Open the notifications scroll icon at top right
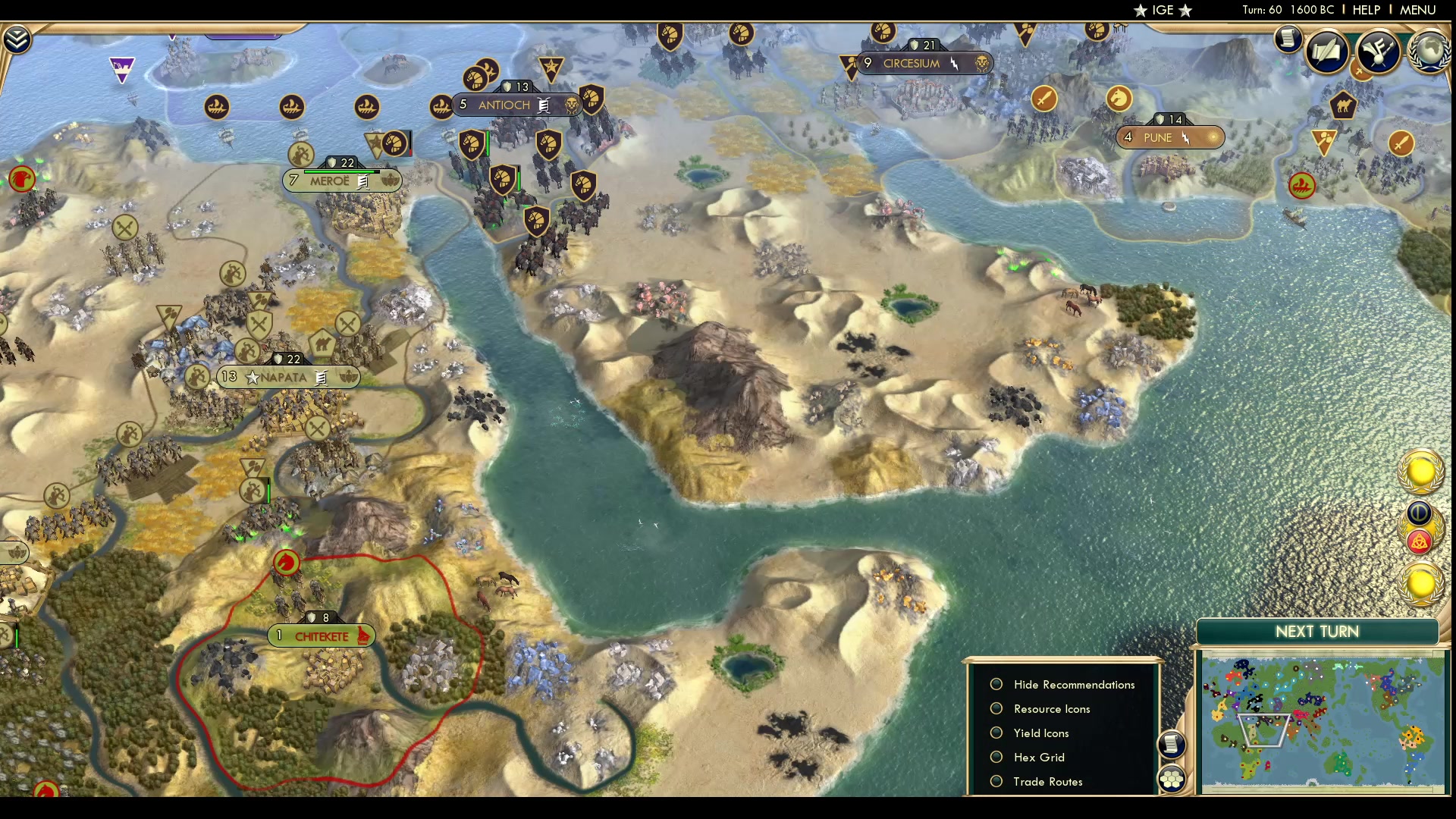 point(1288,39)
